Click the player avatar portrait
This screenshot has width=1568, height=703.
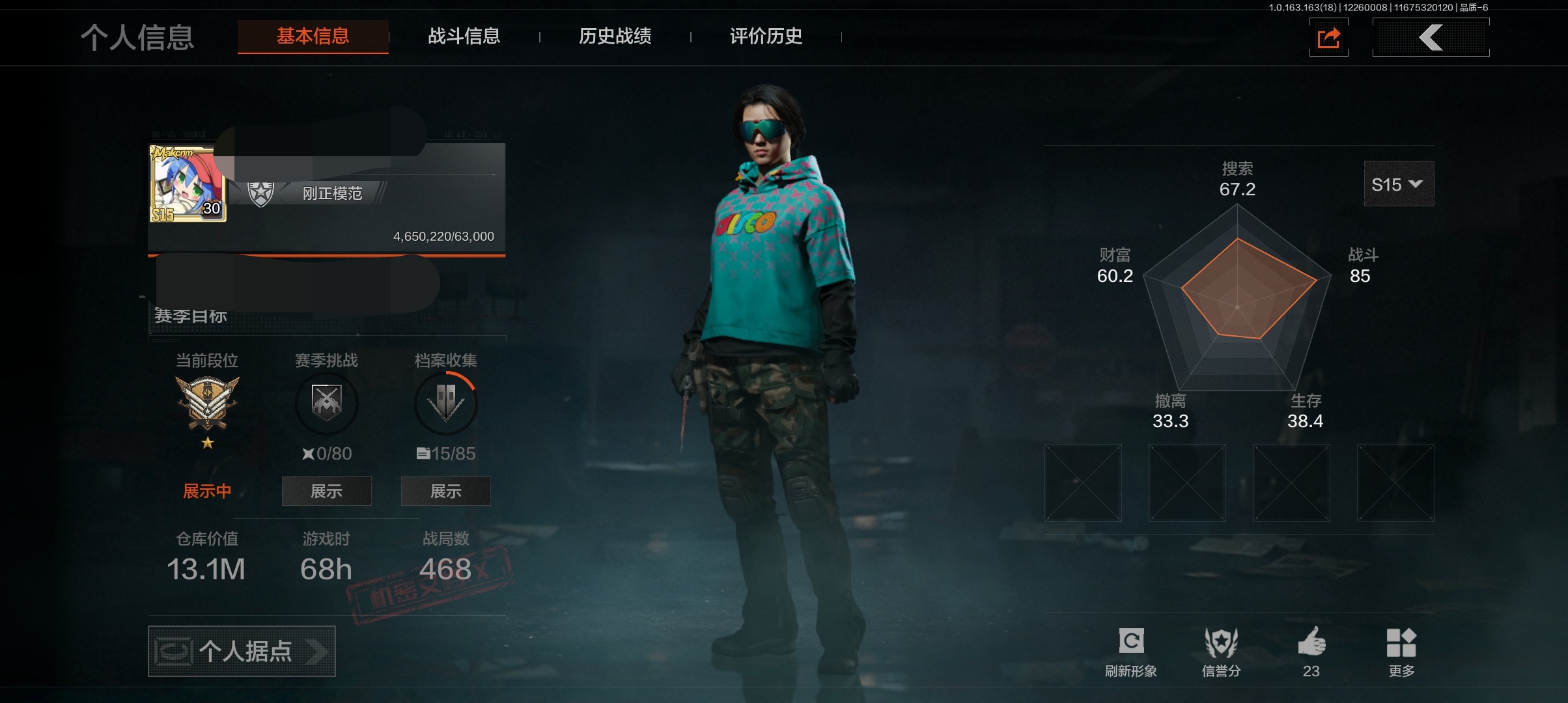click(x=188, y=184)
